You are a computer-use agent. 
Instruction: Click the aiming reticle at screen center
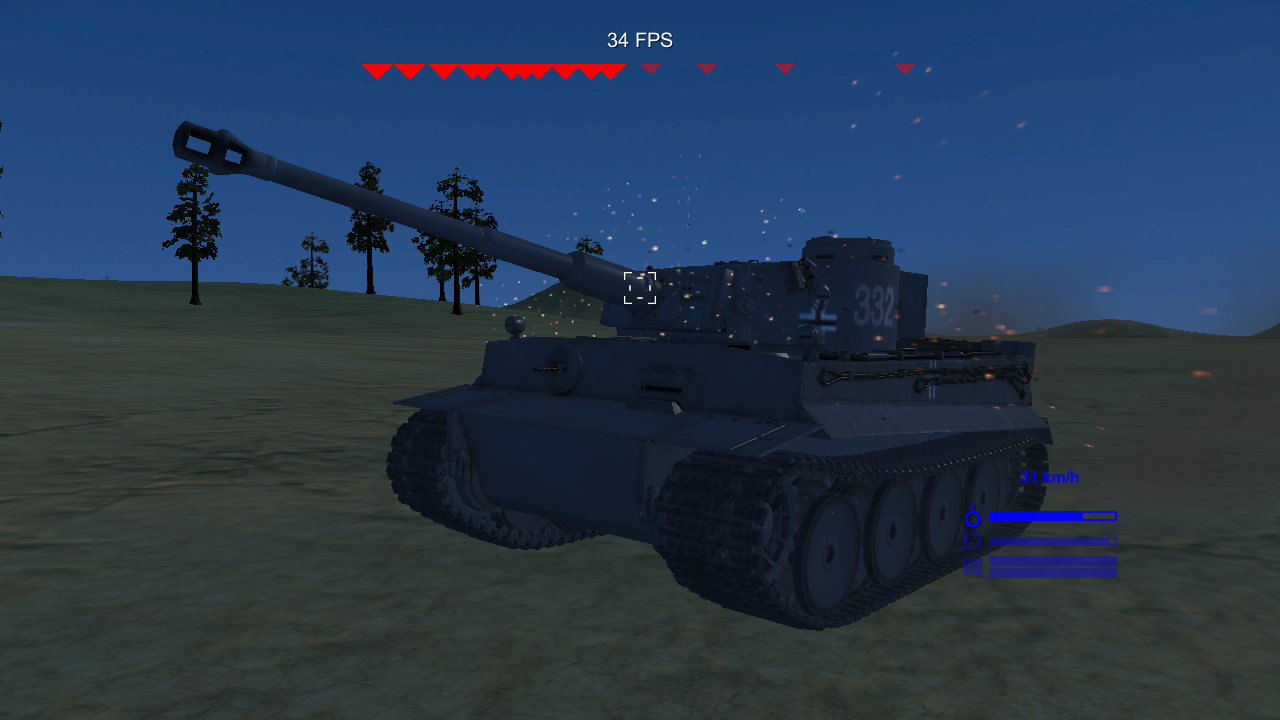coord(638,288)
